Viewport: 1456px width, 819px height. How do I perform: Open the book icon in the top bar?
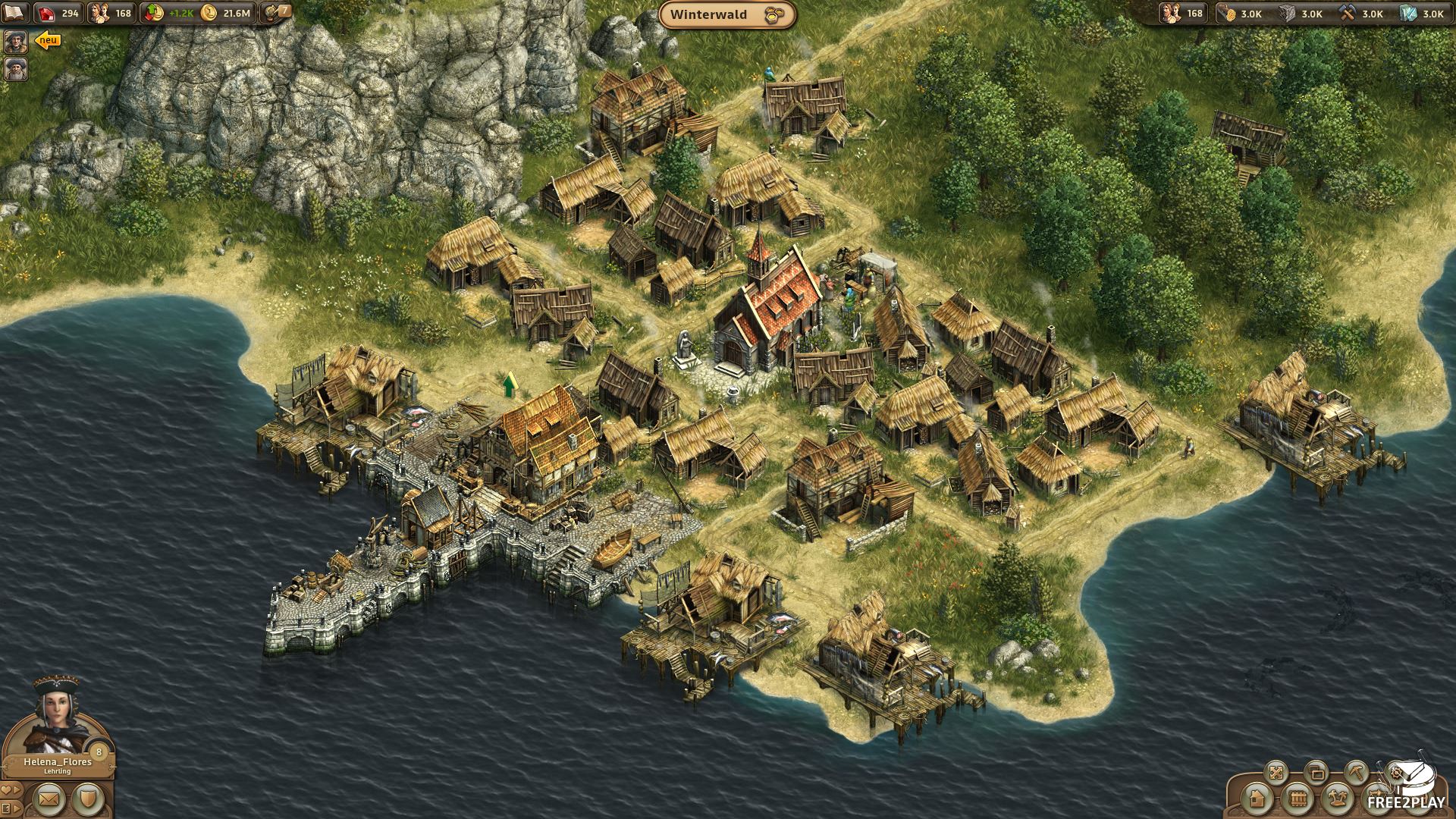[x=16, y=13]
